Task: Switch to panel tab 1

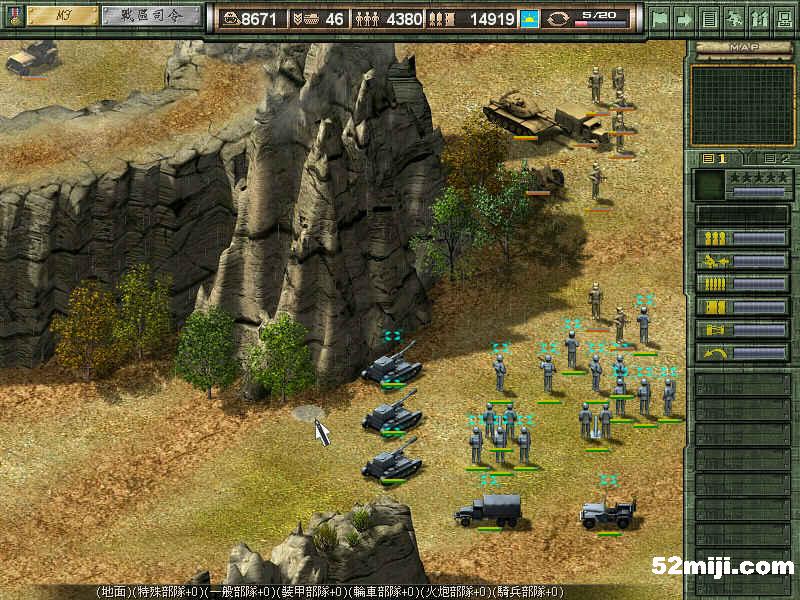Action: pos(716,158)
